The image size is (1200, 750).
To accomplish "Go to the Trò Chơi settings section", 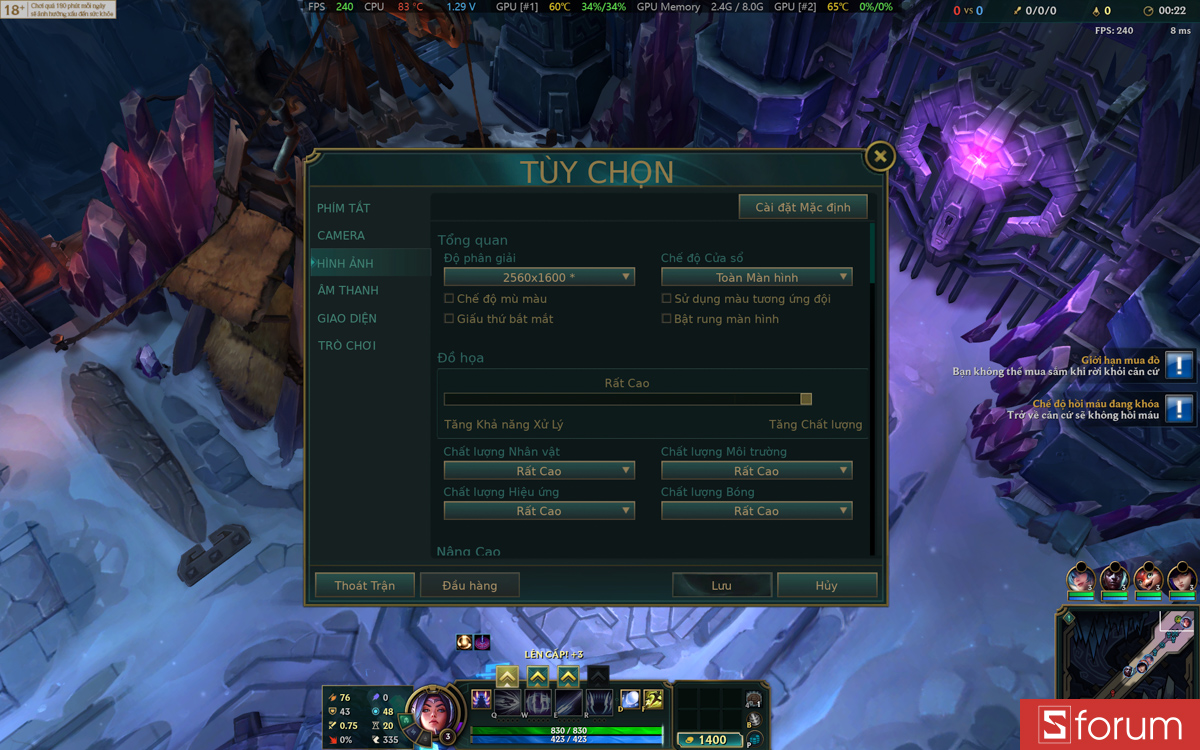I will 346,346.
